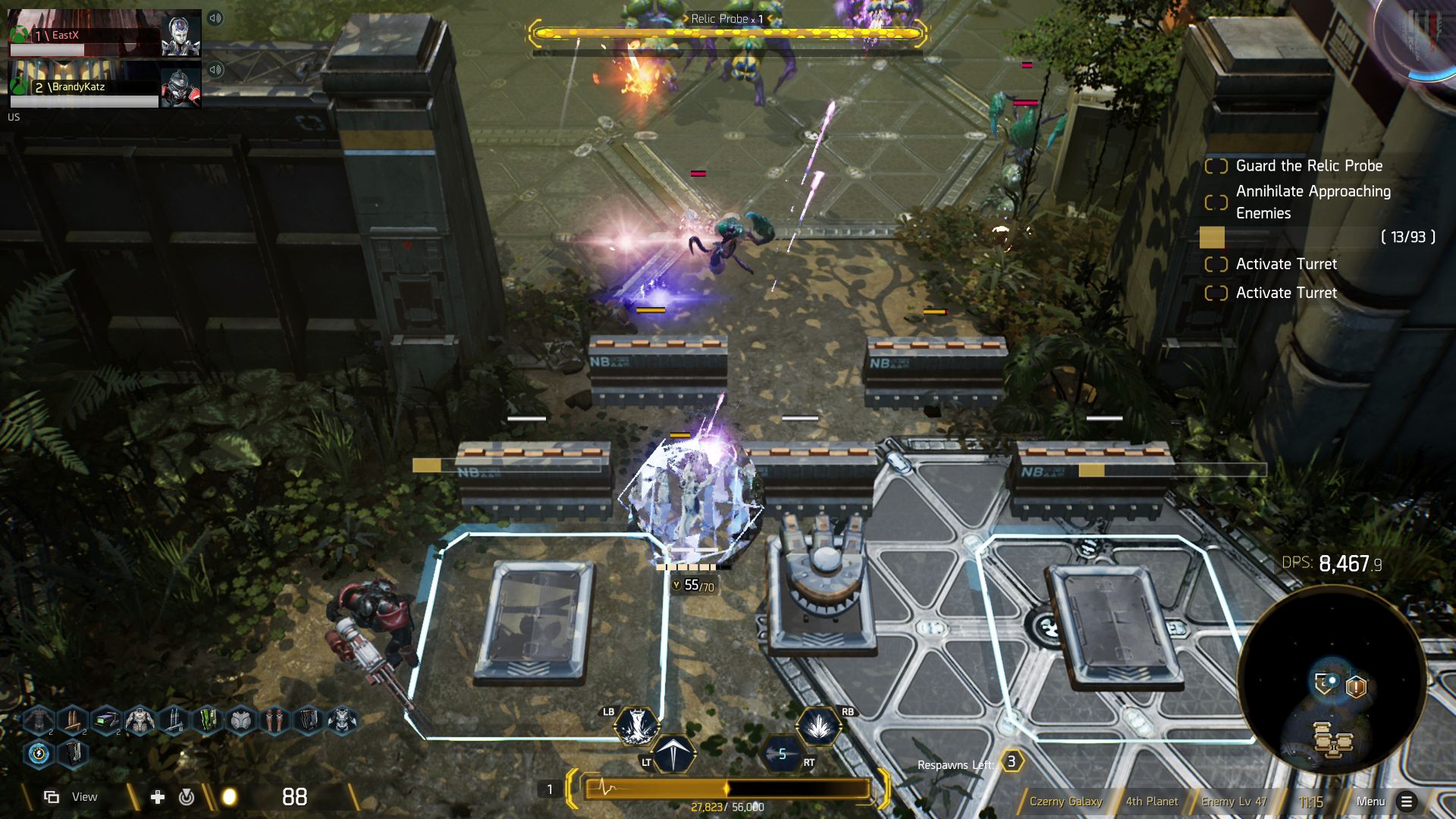Toggle voice speaker icon next to BrandyKatz
Screen dimensions: 1456x819
pyautogui.click(x=215, y=70)
